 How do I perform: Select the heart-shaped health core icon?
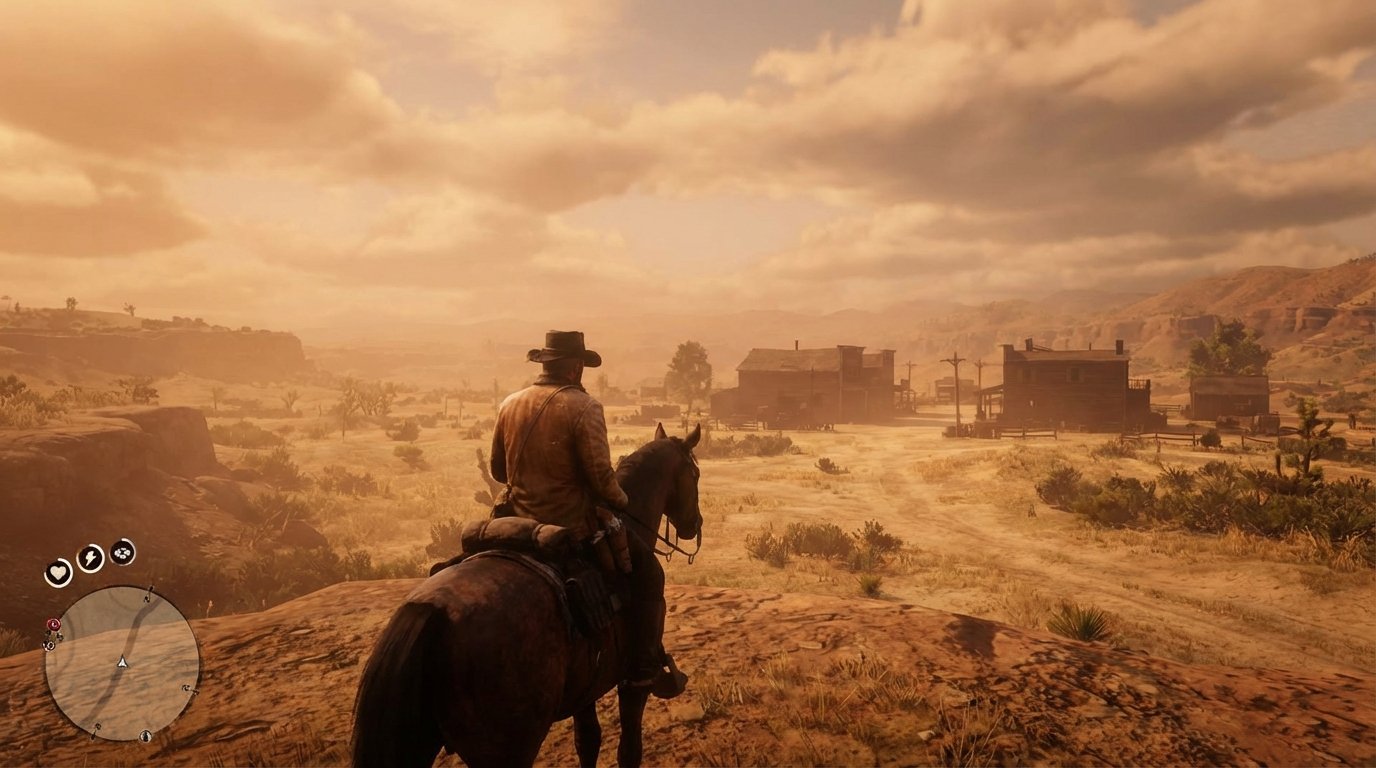pos(59,571)
